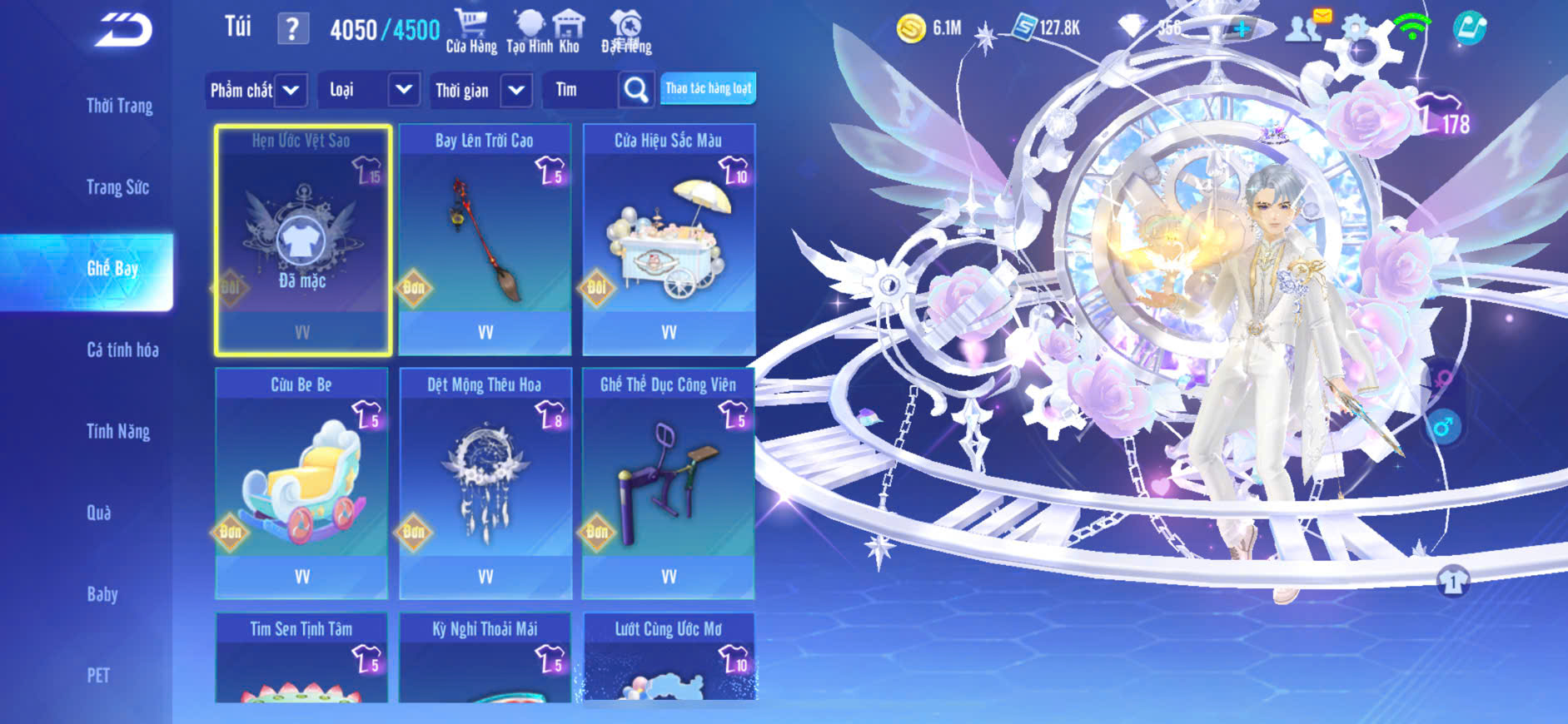Select the Cá tính hóa tab
The height and width of the screenshot is (724, 1568).
[122, 350]
